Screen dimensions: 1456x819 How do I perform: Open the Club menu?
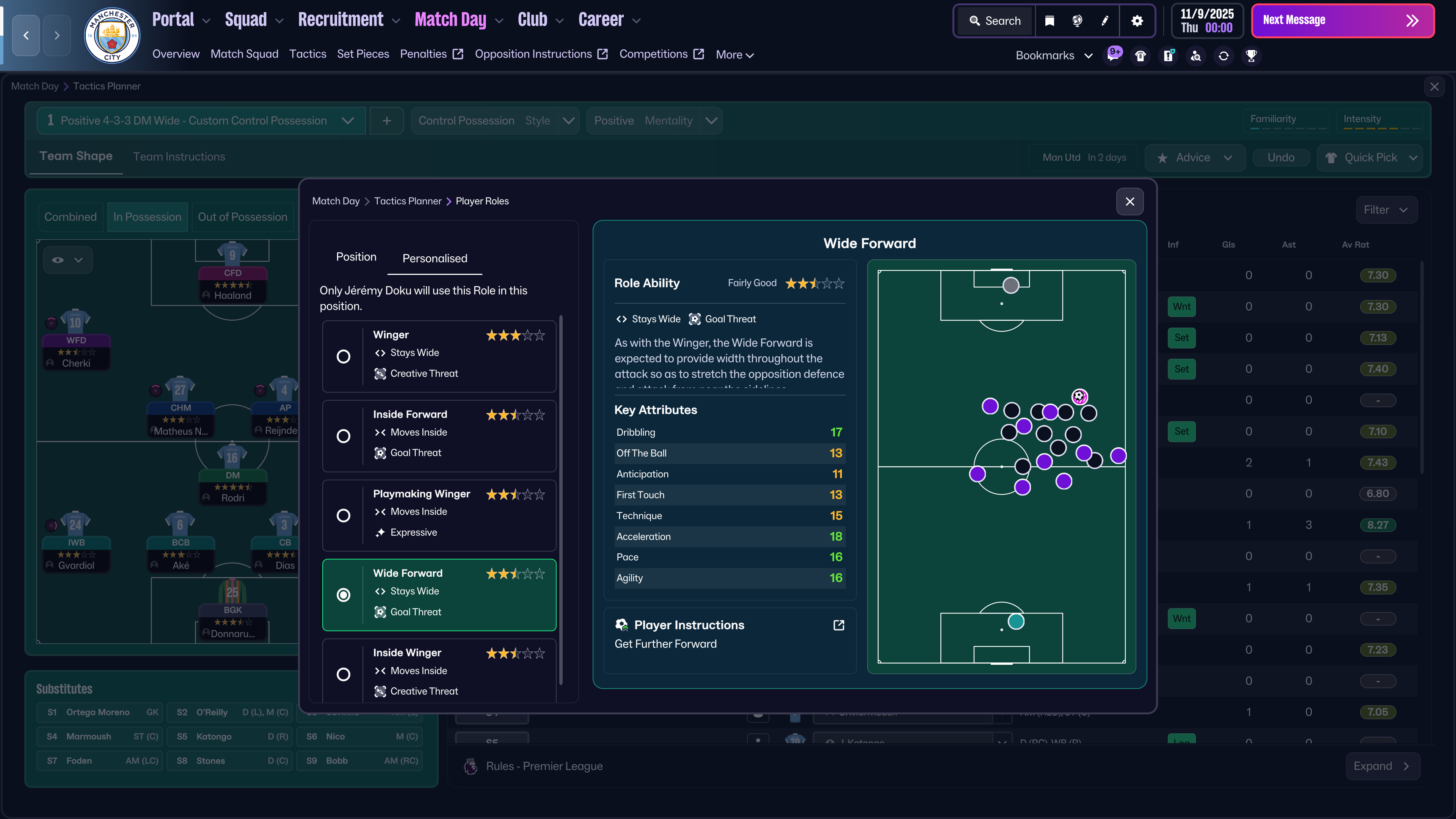click(x=540, y=20)
